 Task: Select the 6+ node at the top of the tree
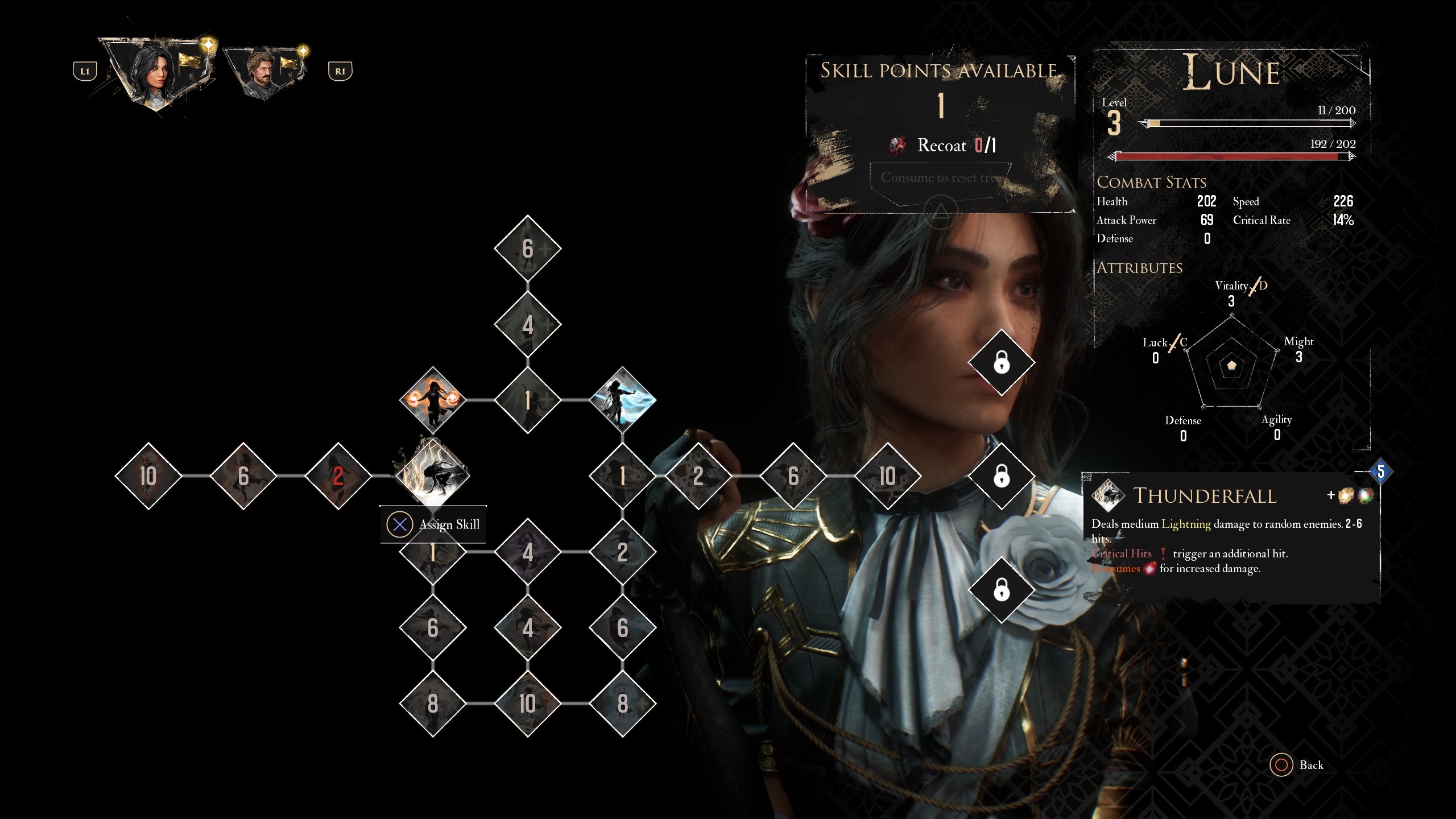527,249
